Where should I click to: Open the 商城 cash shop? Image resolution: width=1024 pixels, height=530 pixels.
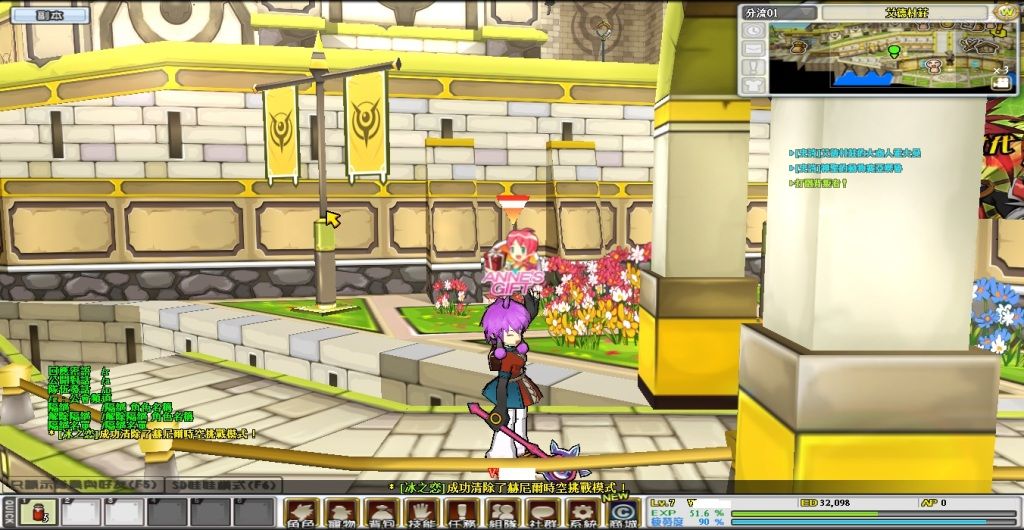[x=622, y=512]
